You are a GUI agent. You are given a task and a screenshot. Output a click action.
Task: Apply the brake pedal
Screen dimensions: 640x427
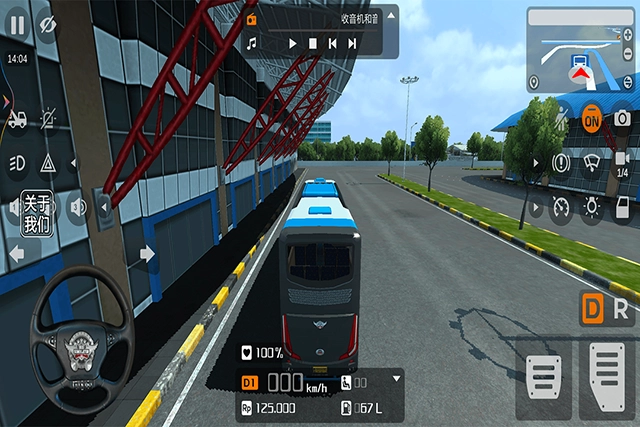click(x=543, y=383)
